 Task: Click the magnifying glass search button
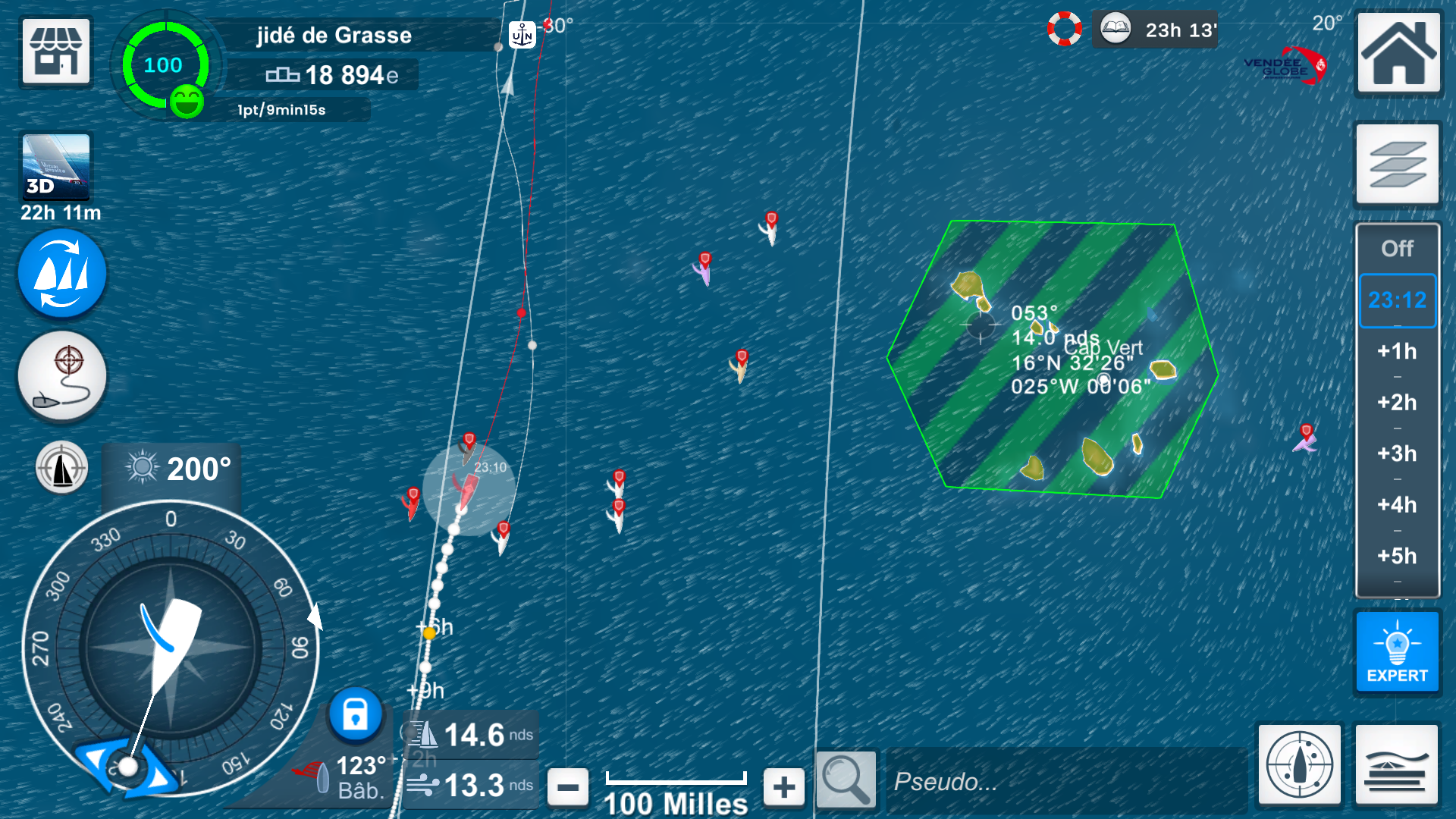[x=846, y=778]
